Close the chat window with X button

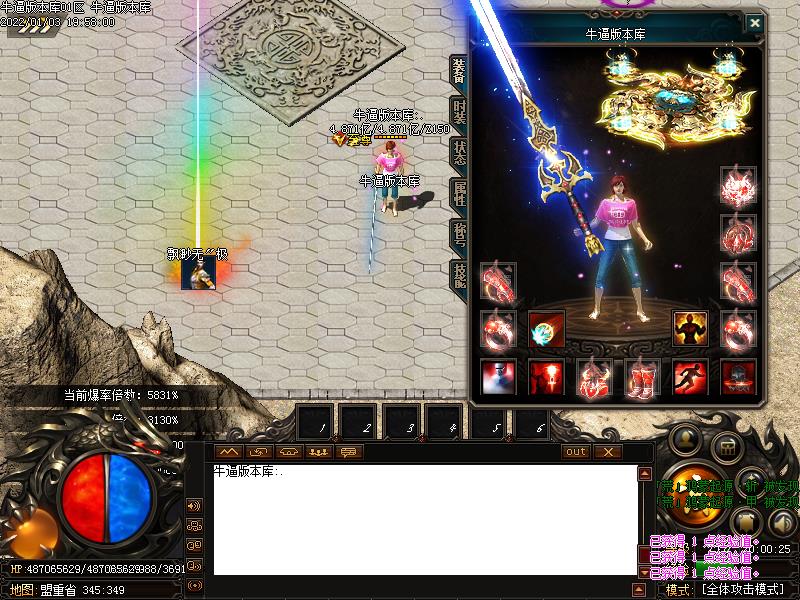(607, 452)
